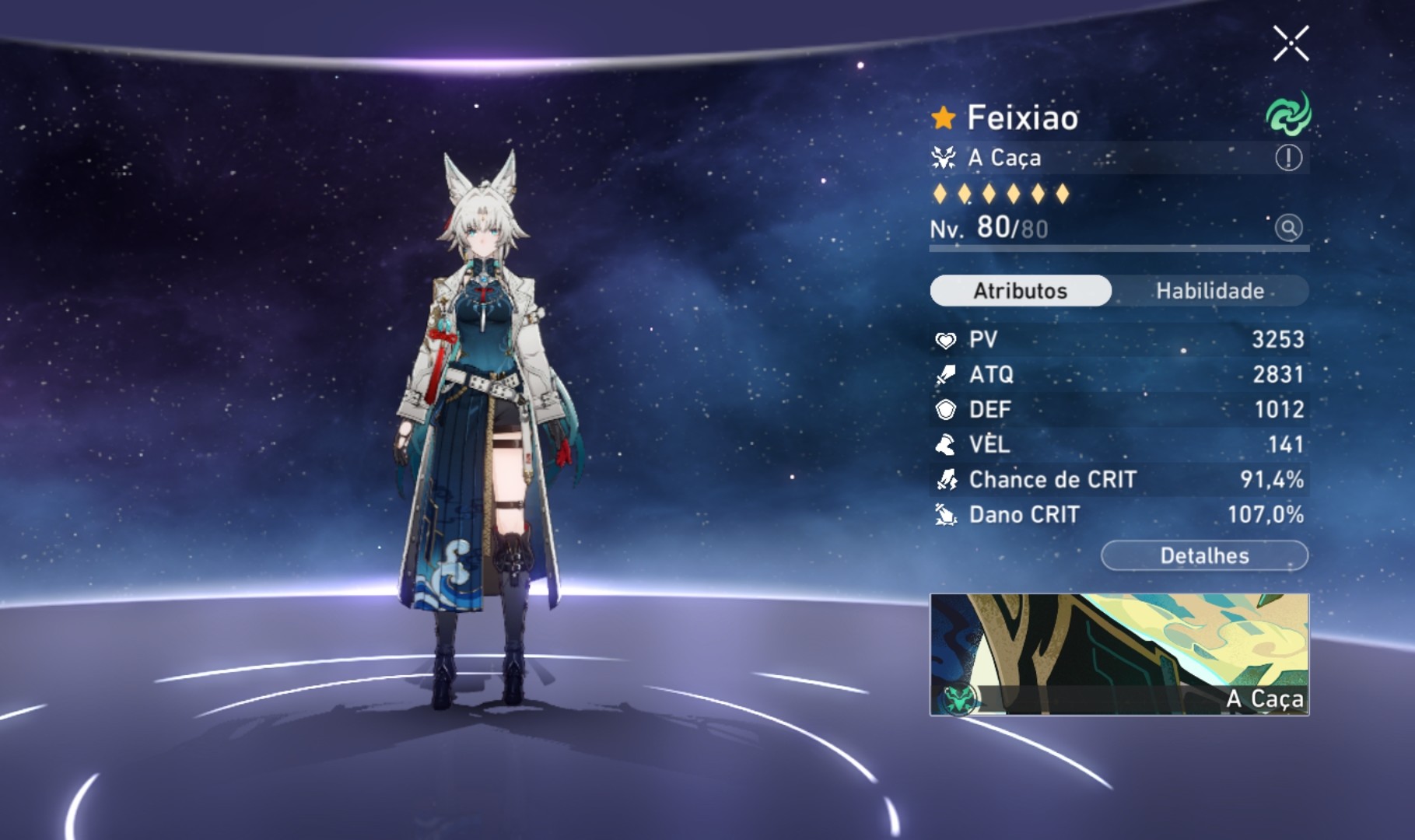
Task: Select the Atributos tab
Action: 1019,291
